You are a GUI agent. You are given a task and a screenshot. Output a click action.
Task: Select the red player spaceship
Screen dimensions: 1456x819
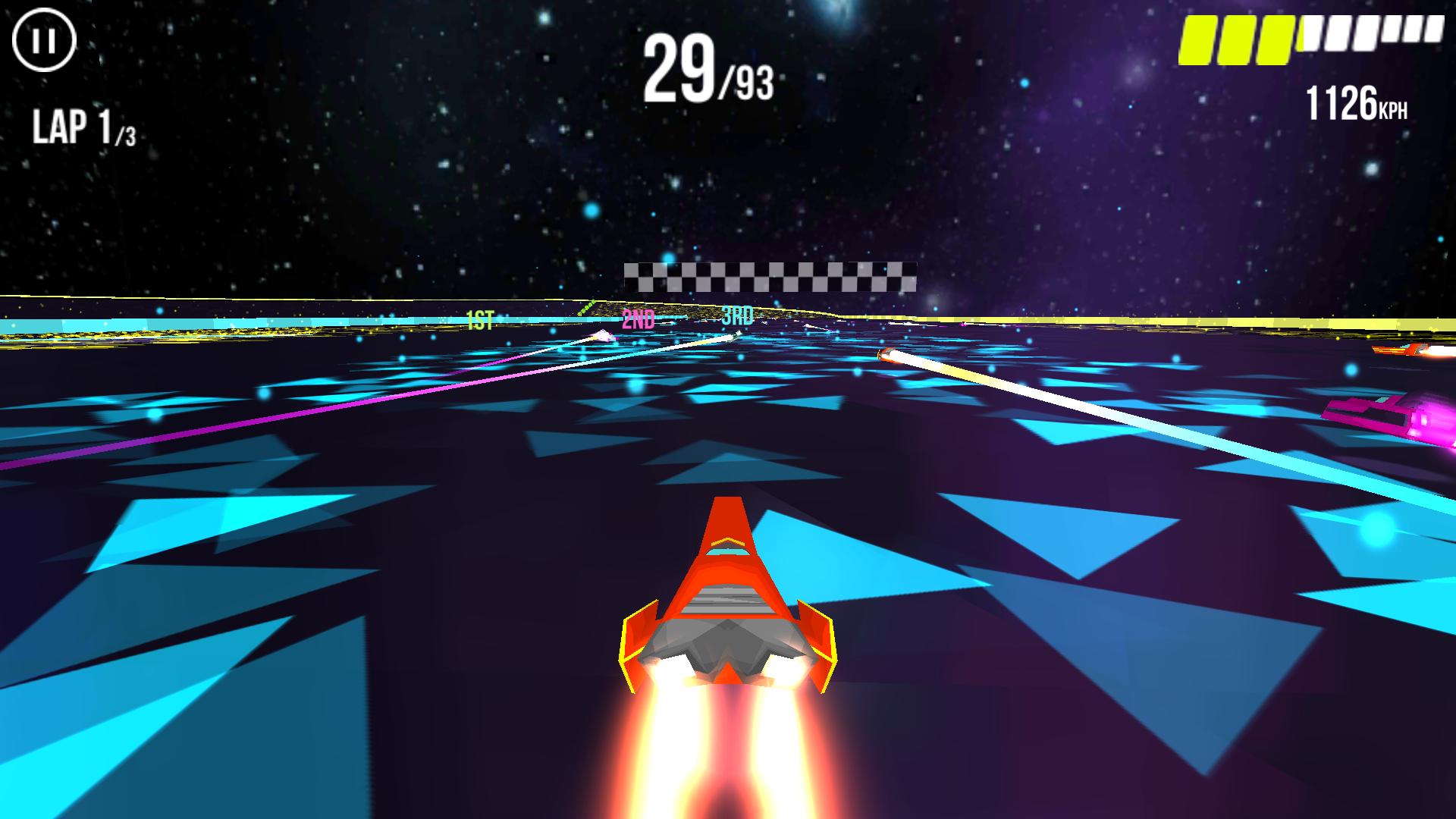[x=728, y=599]
